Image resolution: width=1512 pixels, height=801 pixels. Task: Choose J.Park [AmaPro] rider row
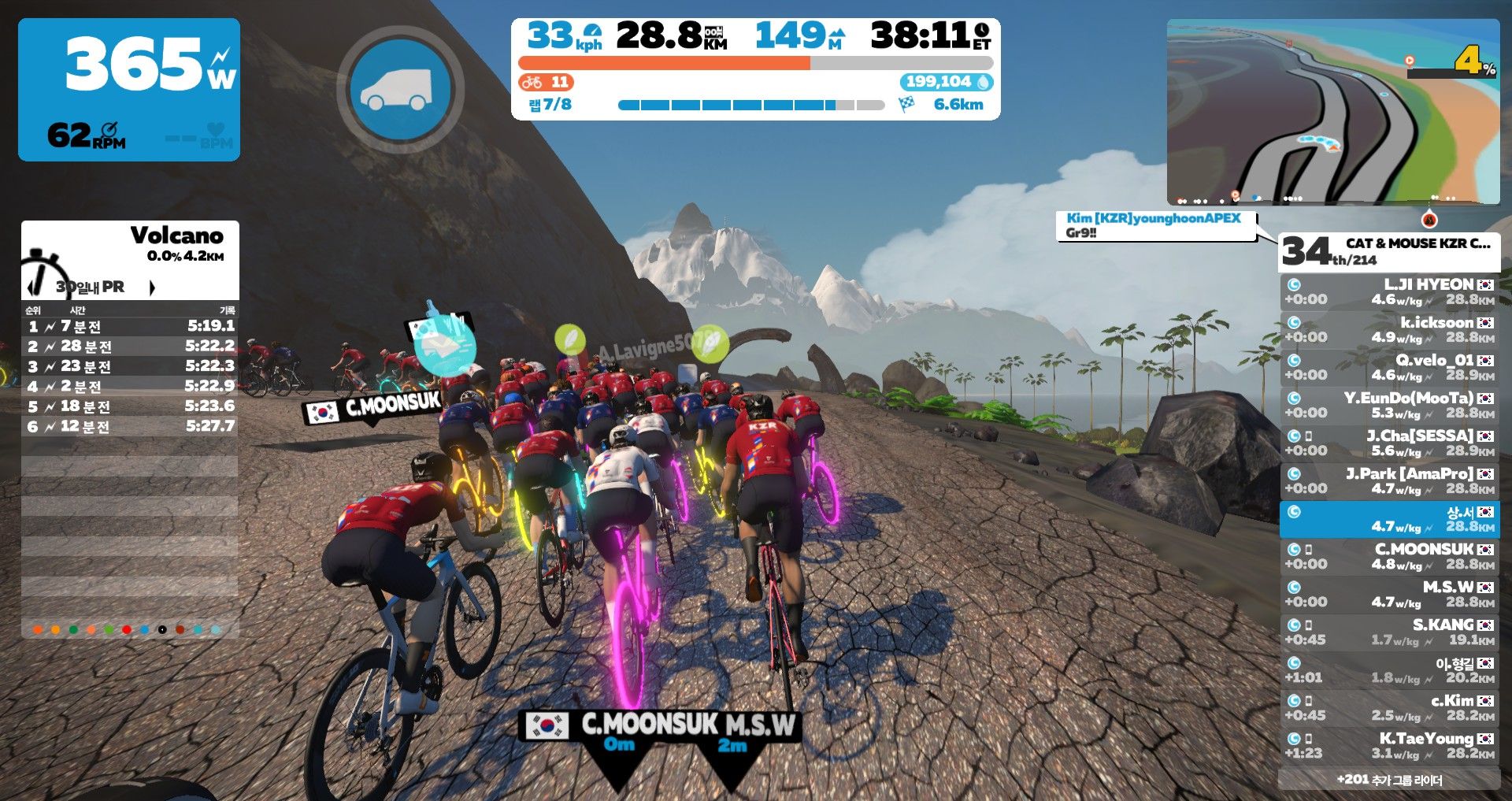[x=1389, y=480]
